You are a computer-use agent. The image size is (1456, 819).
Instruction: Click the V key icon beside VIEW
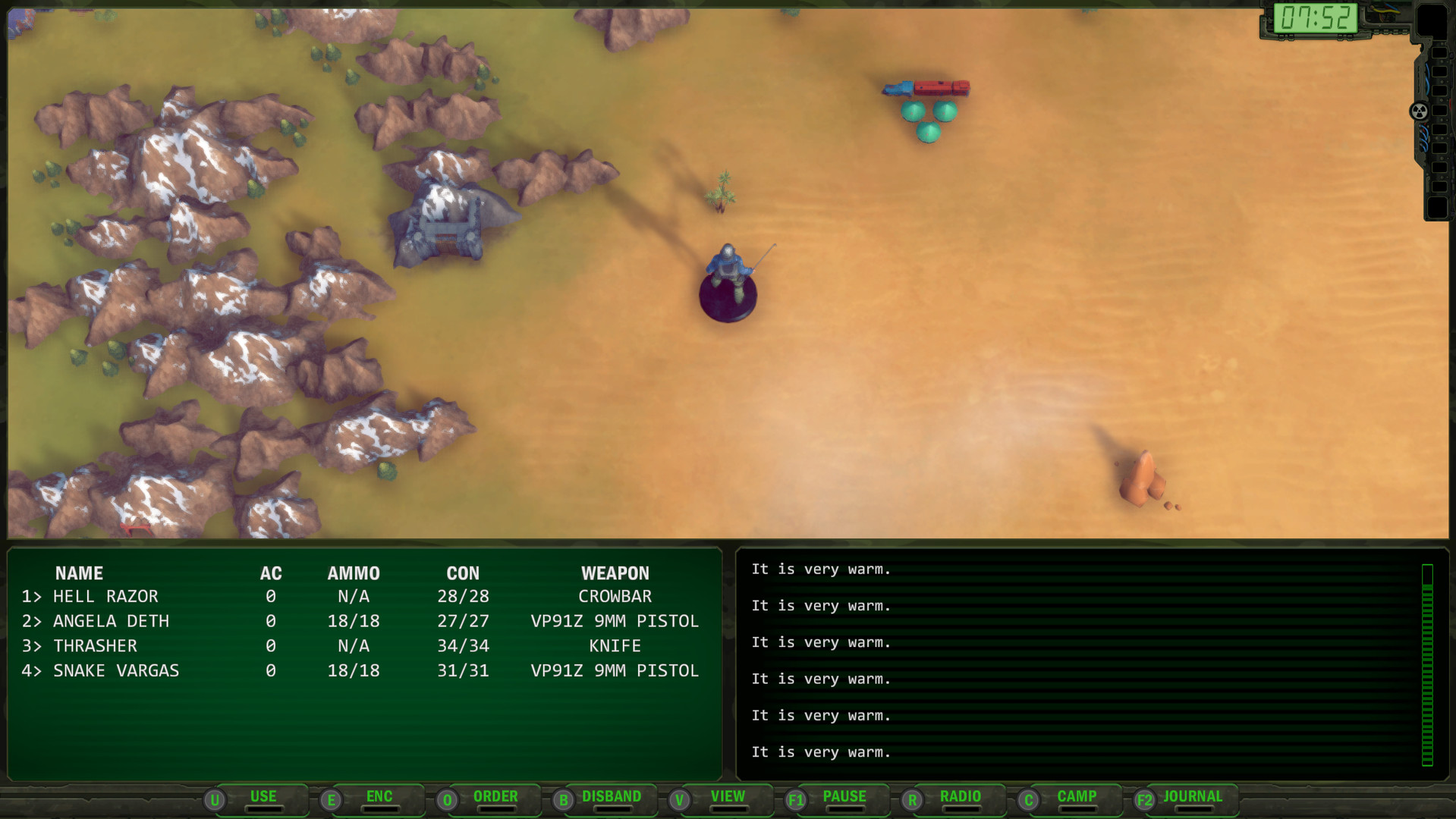click(x=679, y=799)
